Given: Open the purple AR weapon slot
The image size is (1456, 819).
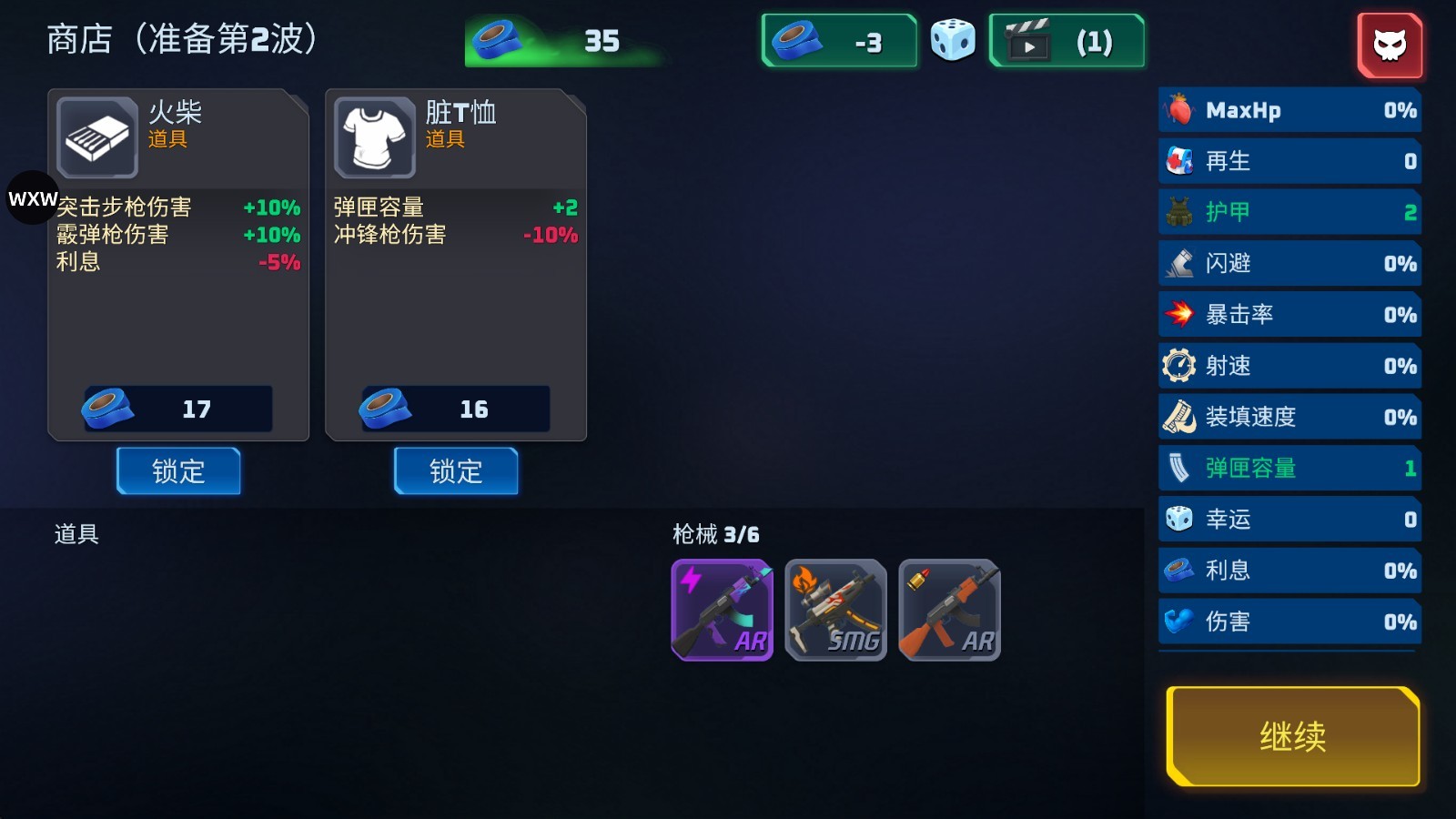Looking at the screenshot, I should pyautogui.click(x=722, y=610).
